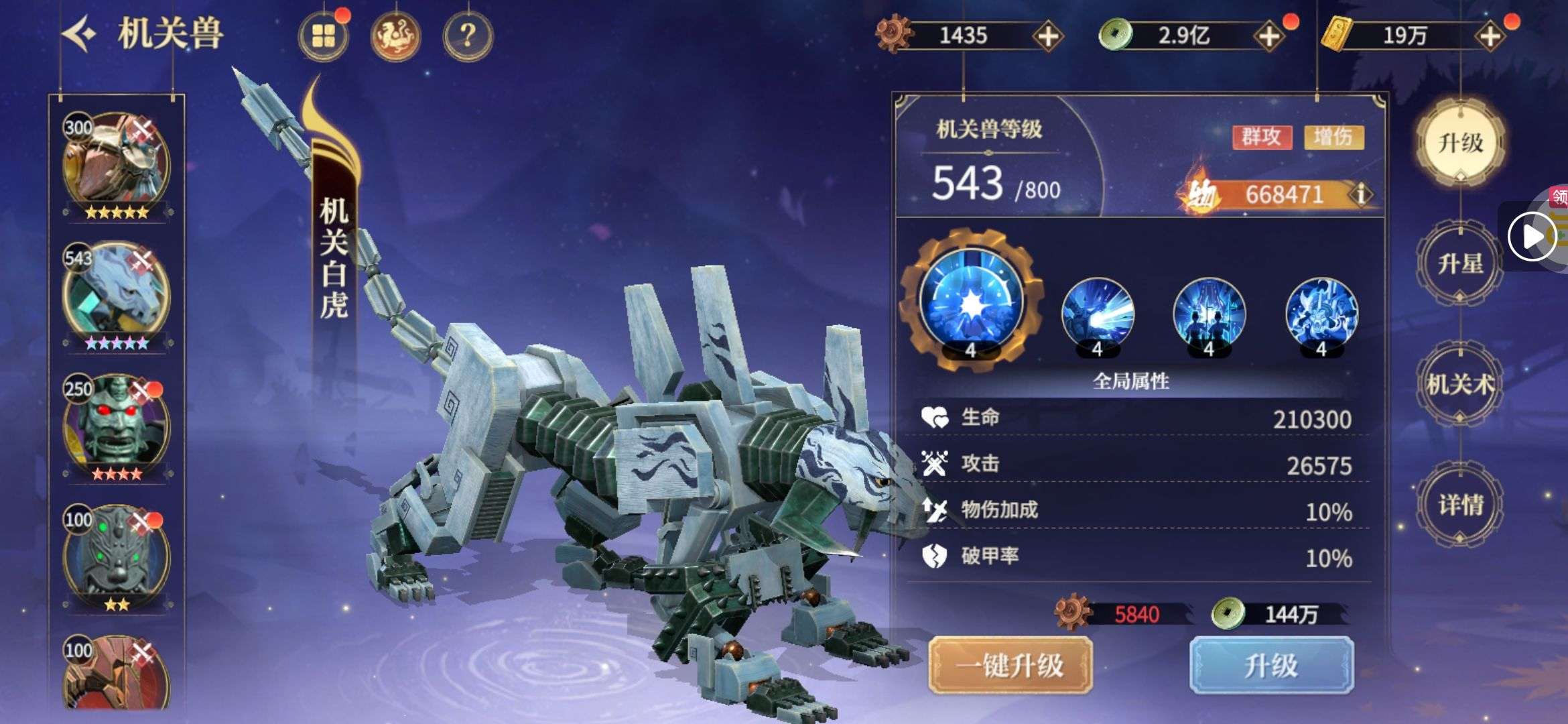Add copper coins via the 2.9亿 plus
The height and width of the screenshot is (724, 1568).
click(x=1268, y=36)
